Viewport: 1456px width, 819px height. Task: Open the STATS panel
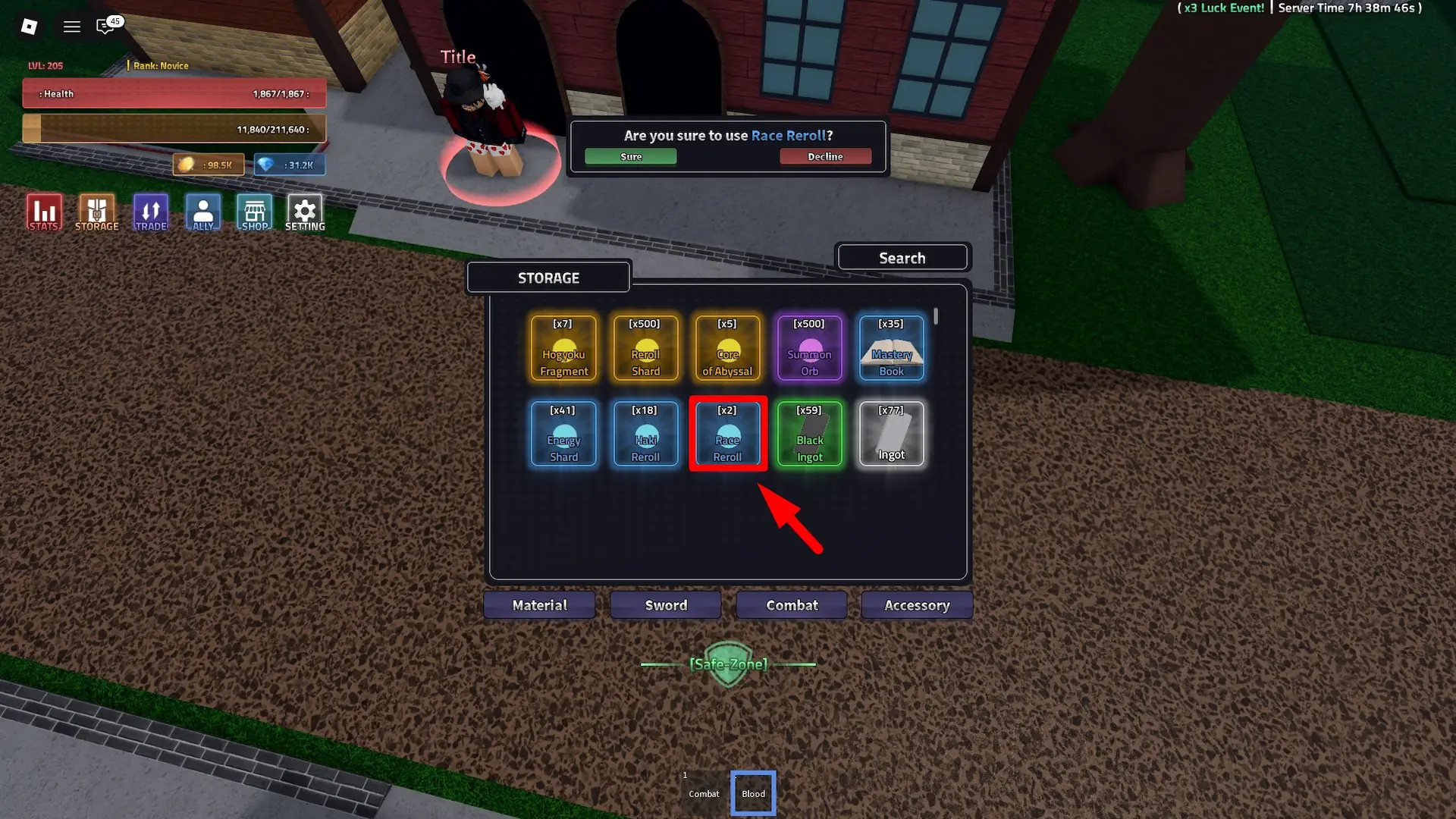[x=43, y=212]
